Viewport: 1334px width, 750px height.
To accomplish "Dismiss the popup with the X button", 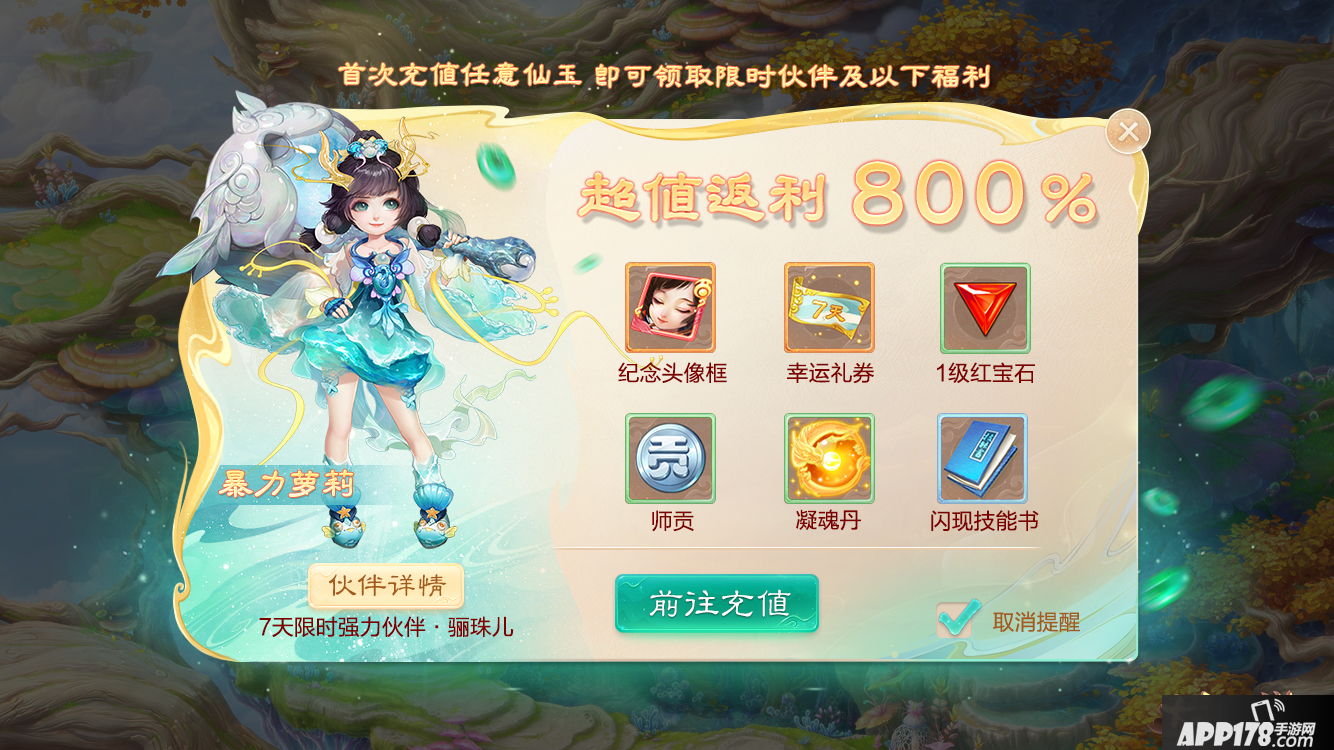I will coord(1128,130).
